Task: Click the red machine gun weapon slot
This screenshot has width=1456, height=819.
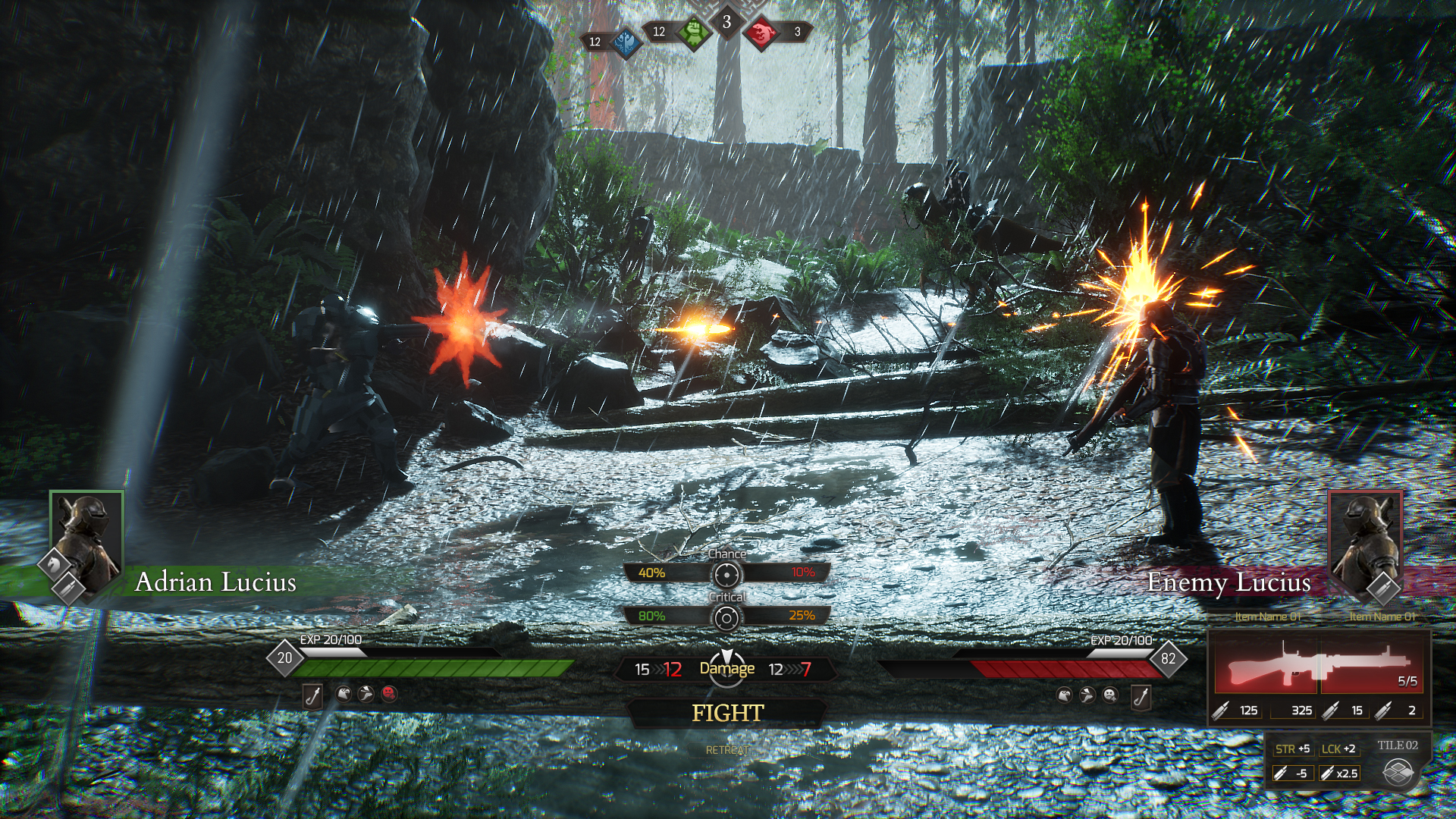Action: [1318, 664]
